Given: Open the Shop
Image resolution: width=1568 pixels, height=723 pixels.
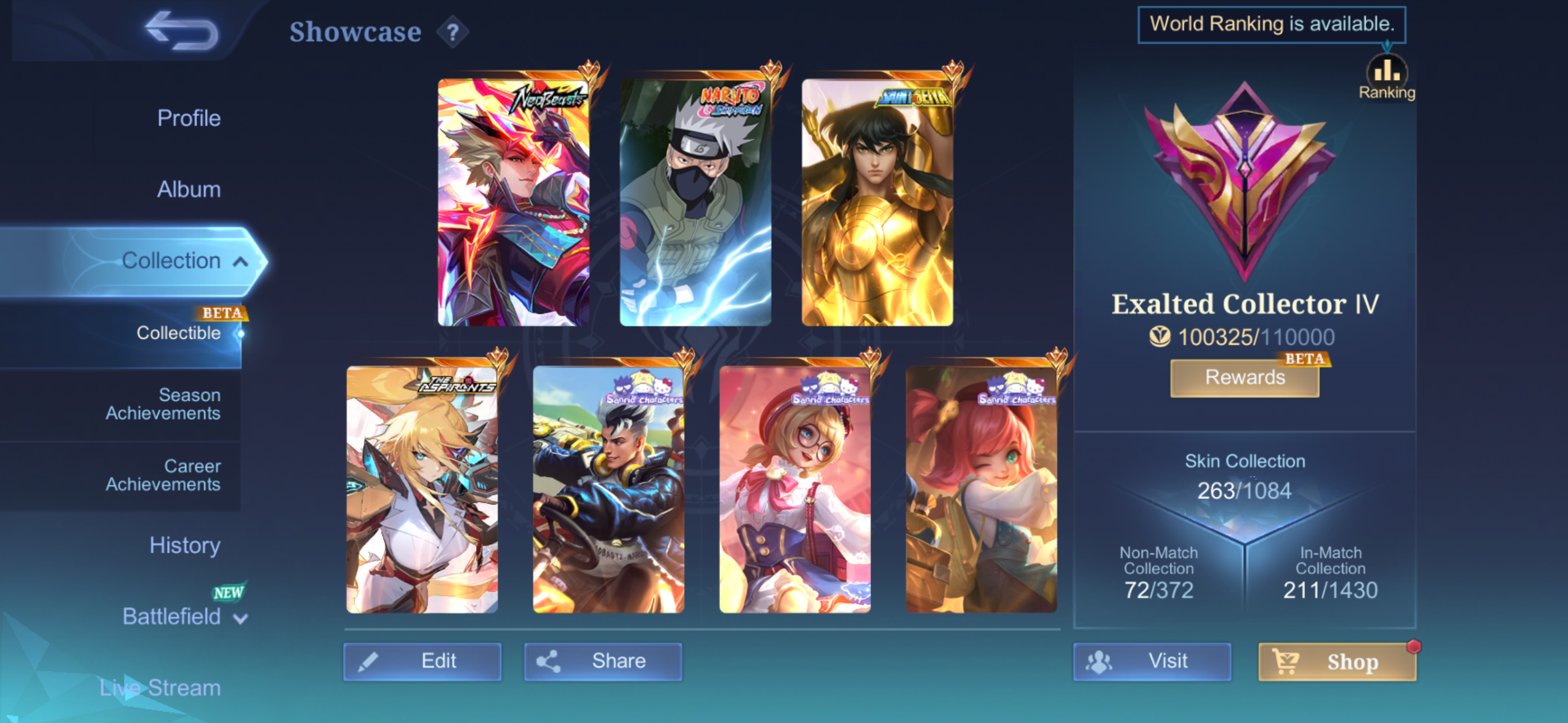Looking at the screenshot, I should tap(1337, 661).
